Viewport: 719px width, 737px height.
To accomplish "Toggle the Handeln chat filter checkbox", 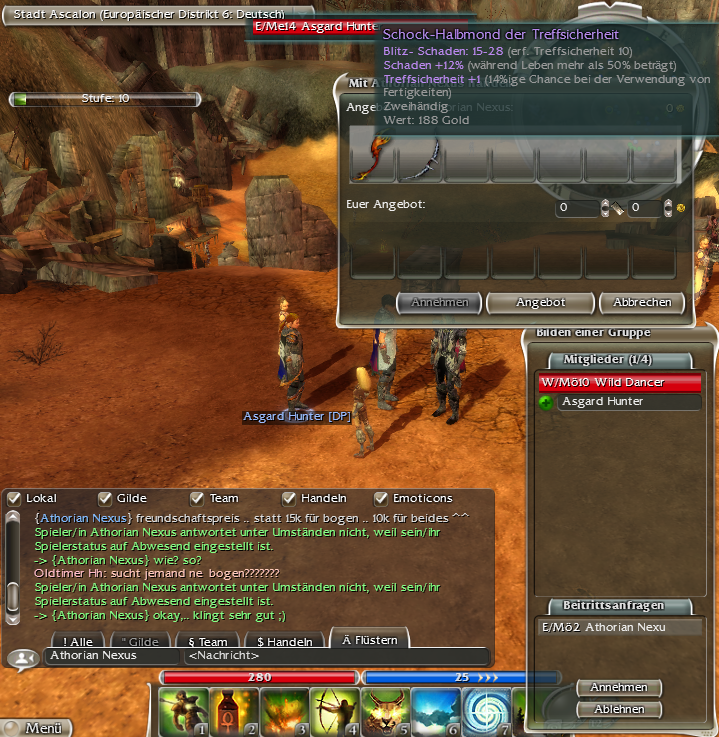I will (x=289, y=498).
